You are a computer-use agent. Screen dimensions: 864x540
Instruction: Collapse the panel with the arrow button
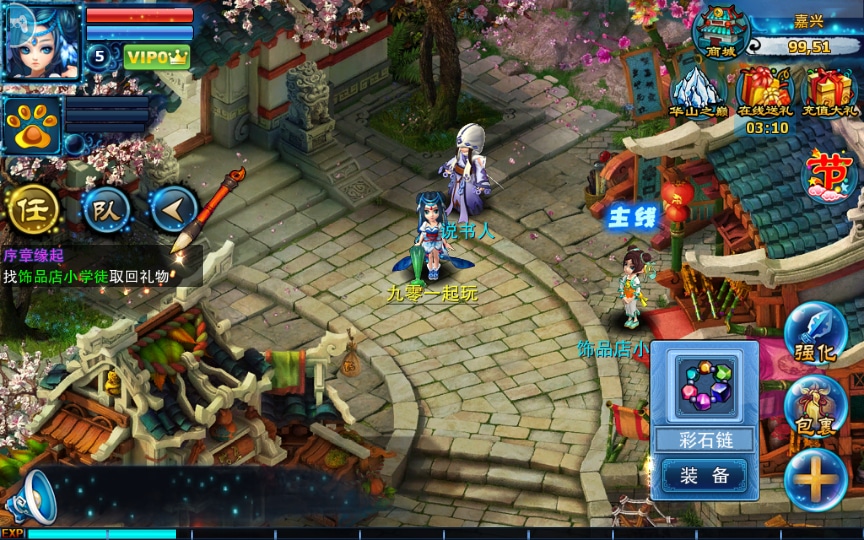[174, 208]
